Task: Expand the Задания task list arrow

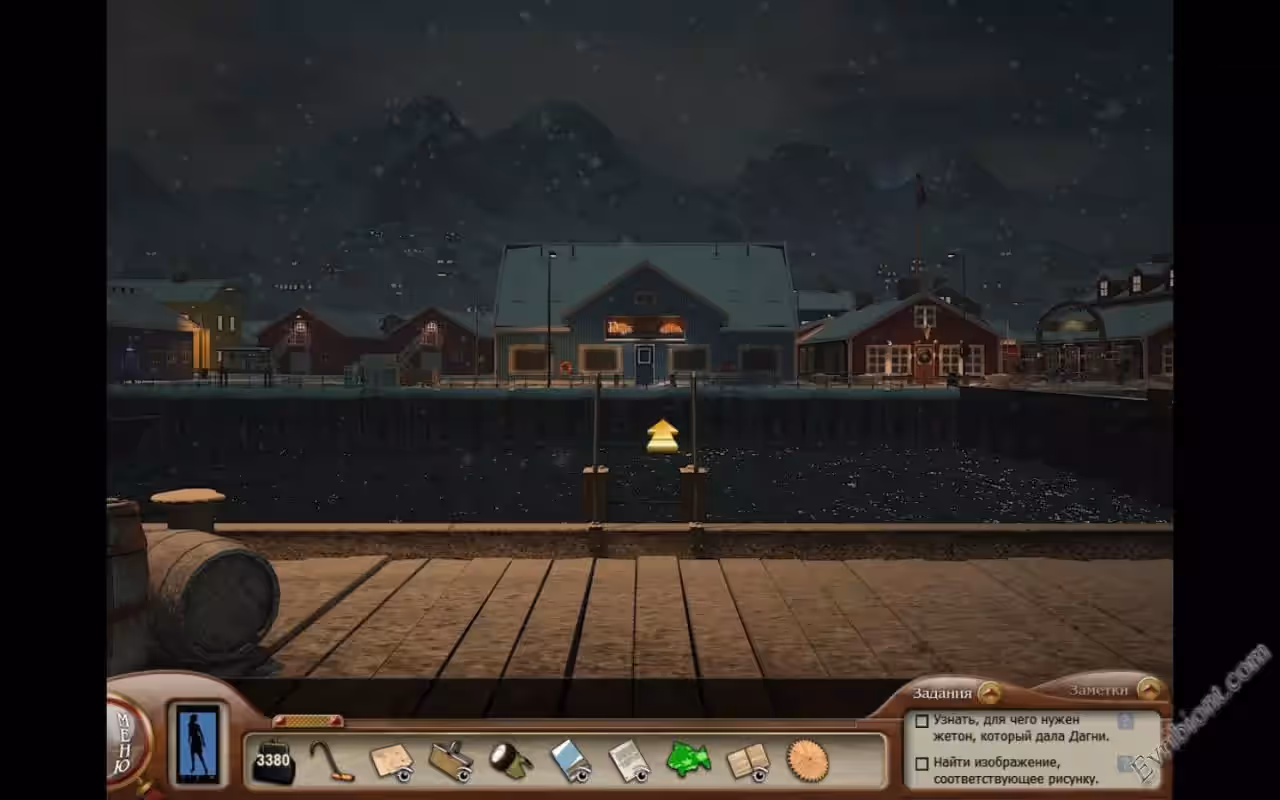Action: [989, 692]
